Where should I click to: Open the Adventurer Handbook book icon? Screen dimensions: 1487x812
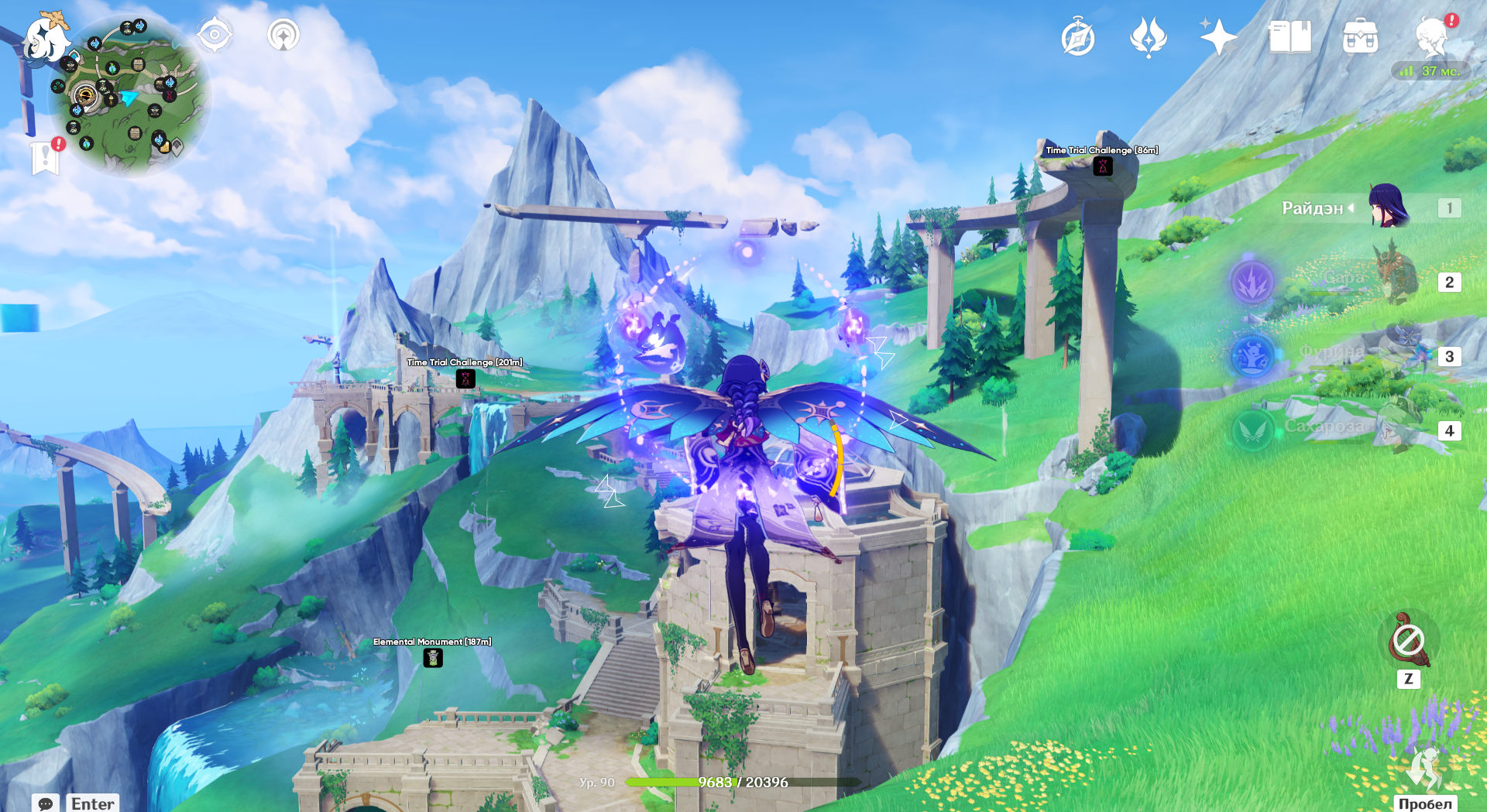tap(1290, 37)
